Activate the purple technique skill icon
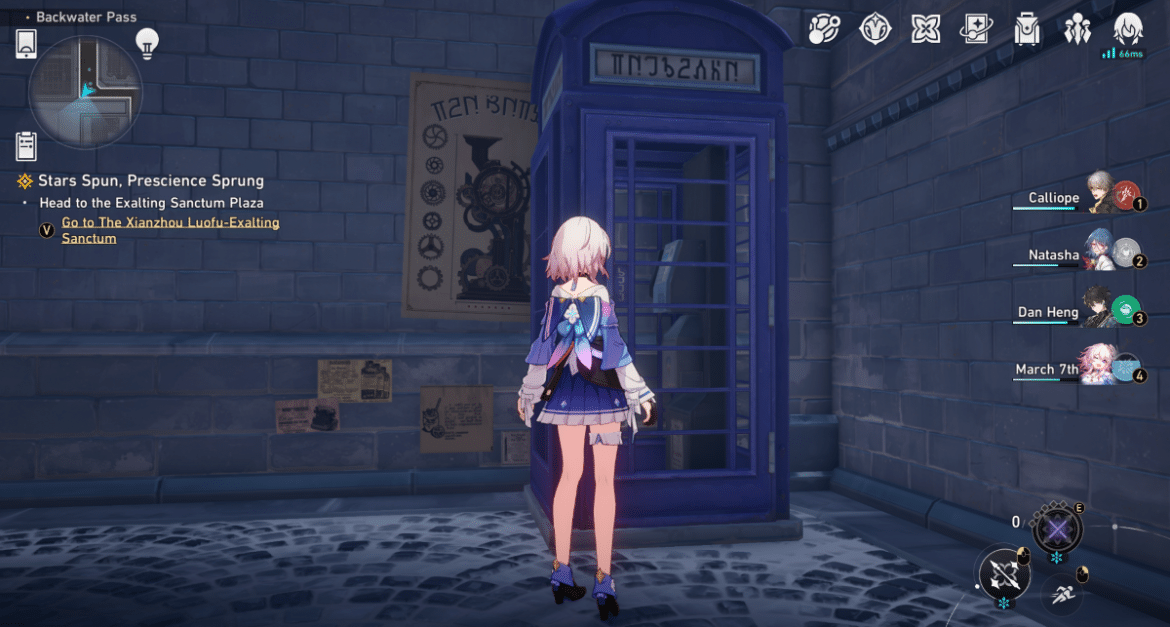Viewport: 1170px width, 627px height. [x=1057, y=528]
